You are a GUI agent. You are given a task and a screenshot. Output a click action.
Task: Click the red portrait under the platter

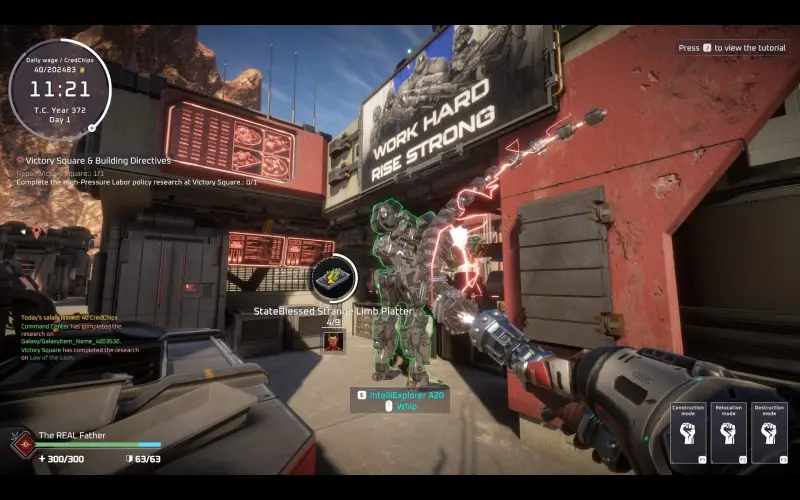pos(334,341)
